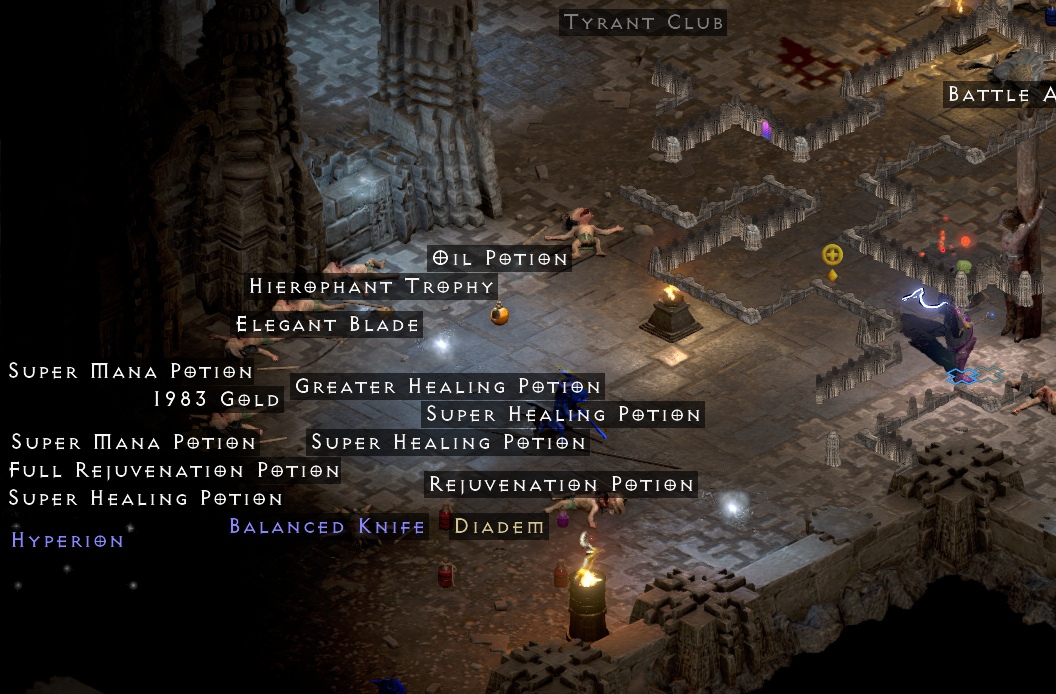Click the Elegant Blade loot label

[x=328, y=324]
